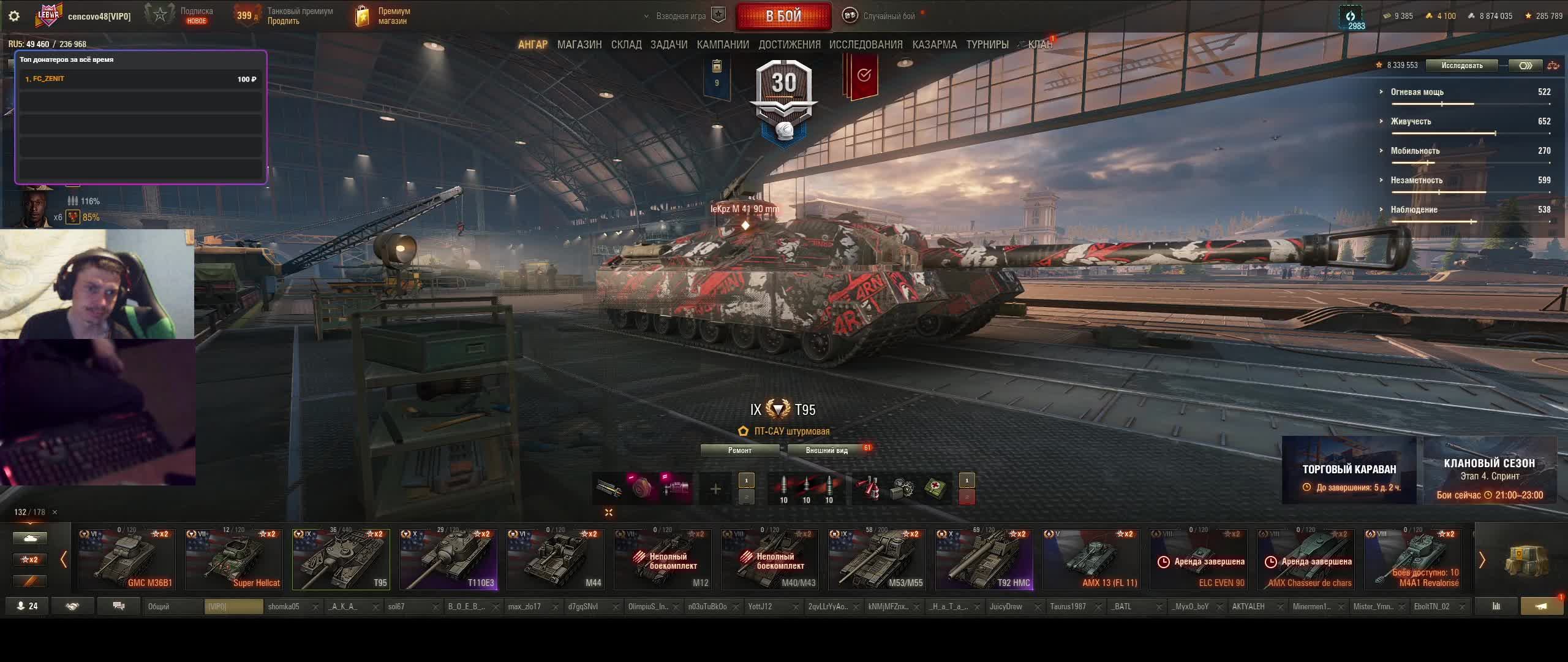Open the Внешний вид customization button

(x=826, y=451)
